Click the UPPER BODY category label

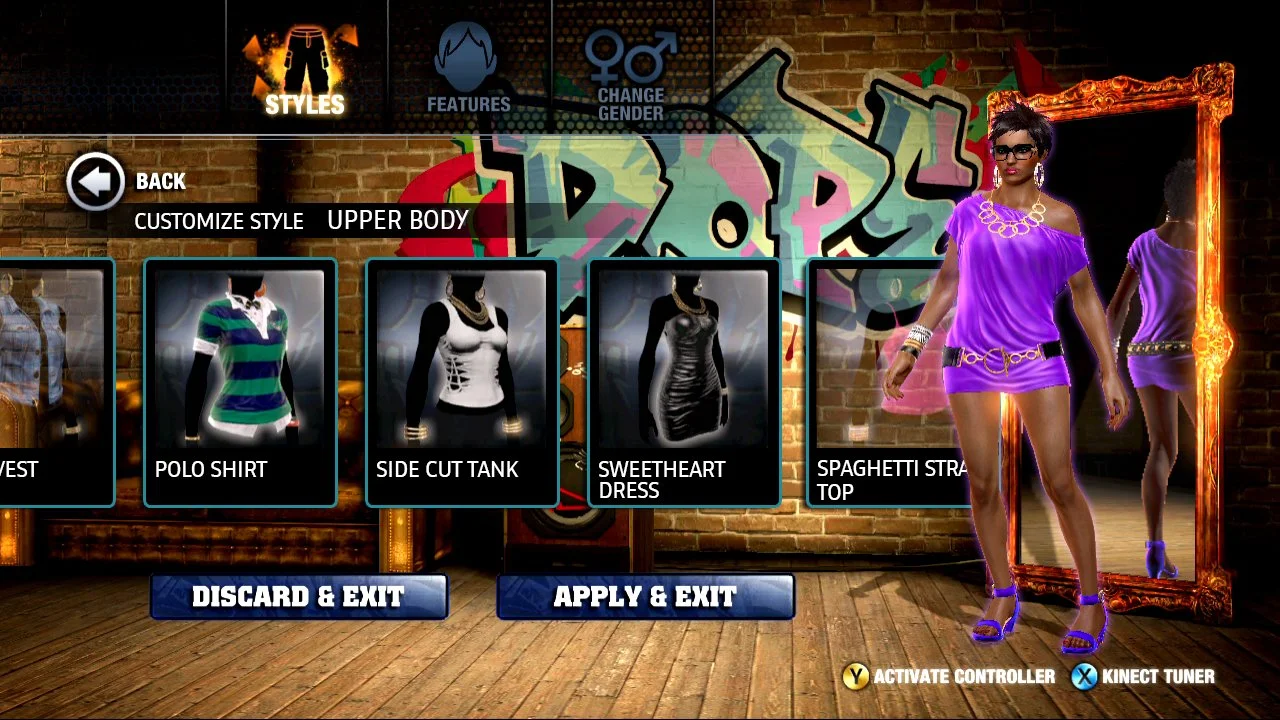coord(398,220)
